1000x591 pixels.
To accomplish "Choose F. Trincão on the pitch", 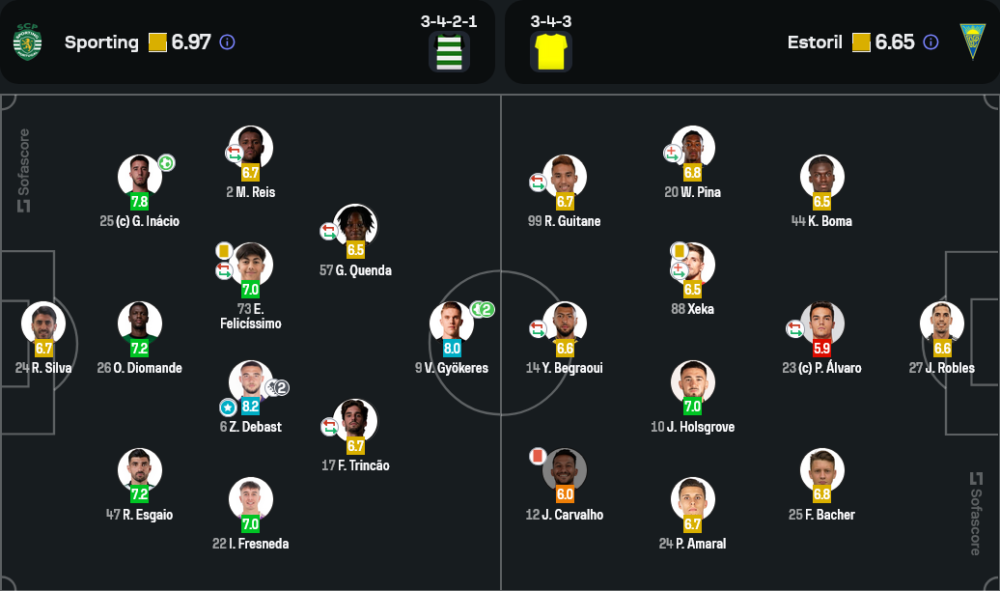I will [x=356, y=422].
